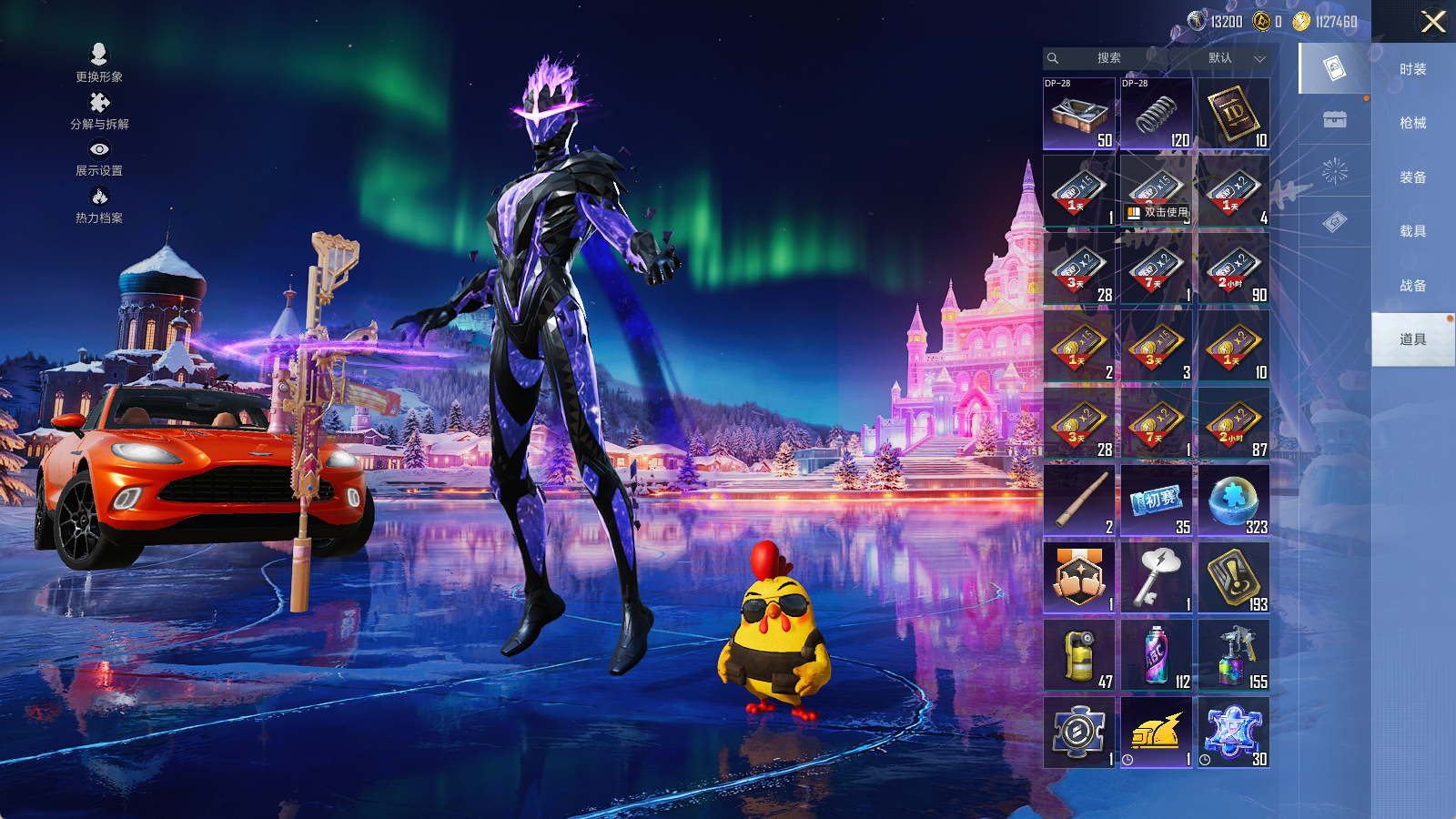Image resolution: width=1456 pixels, height=819 pixels.
Task: Open 分解与拆解 dismantle option
Action: pos(99,111)
